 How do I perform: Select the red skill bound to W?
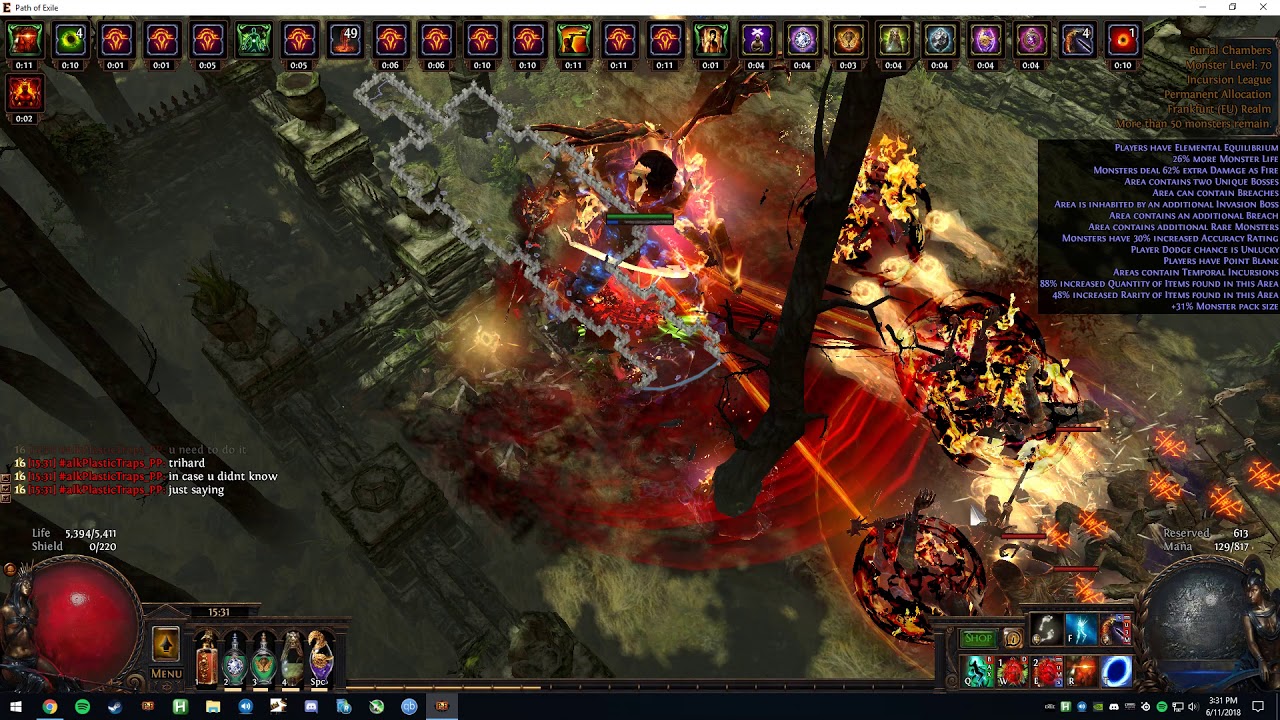[1013, 671]
